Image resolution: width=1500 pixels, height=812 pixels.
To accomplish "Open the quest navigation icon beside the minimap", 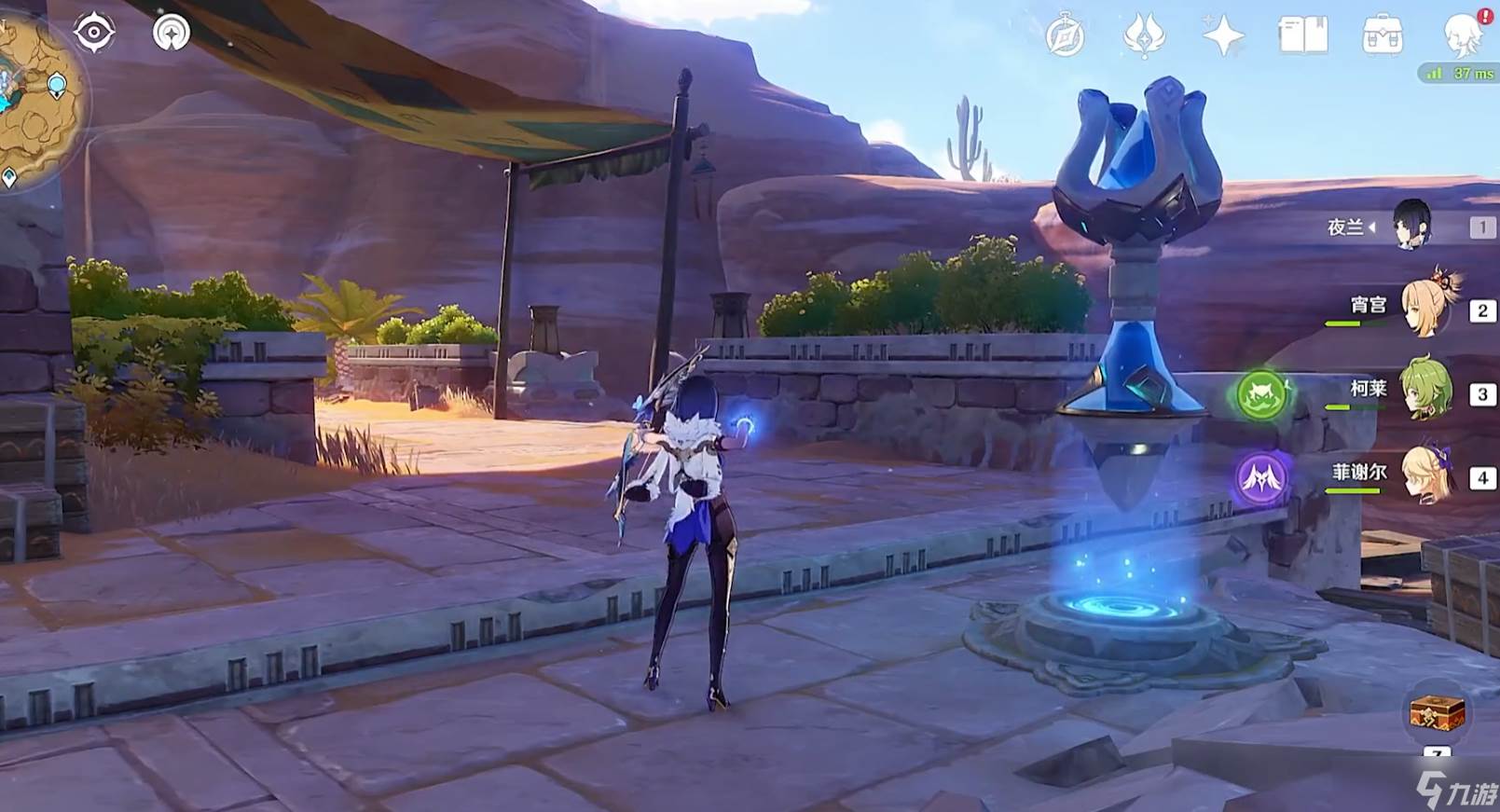I will 171,33.
